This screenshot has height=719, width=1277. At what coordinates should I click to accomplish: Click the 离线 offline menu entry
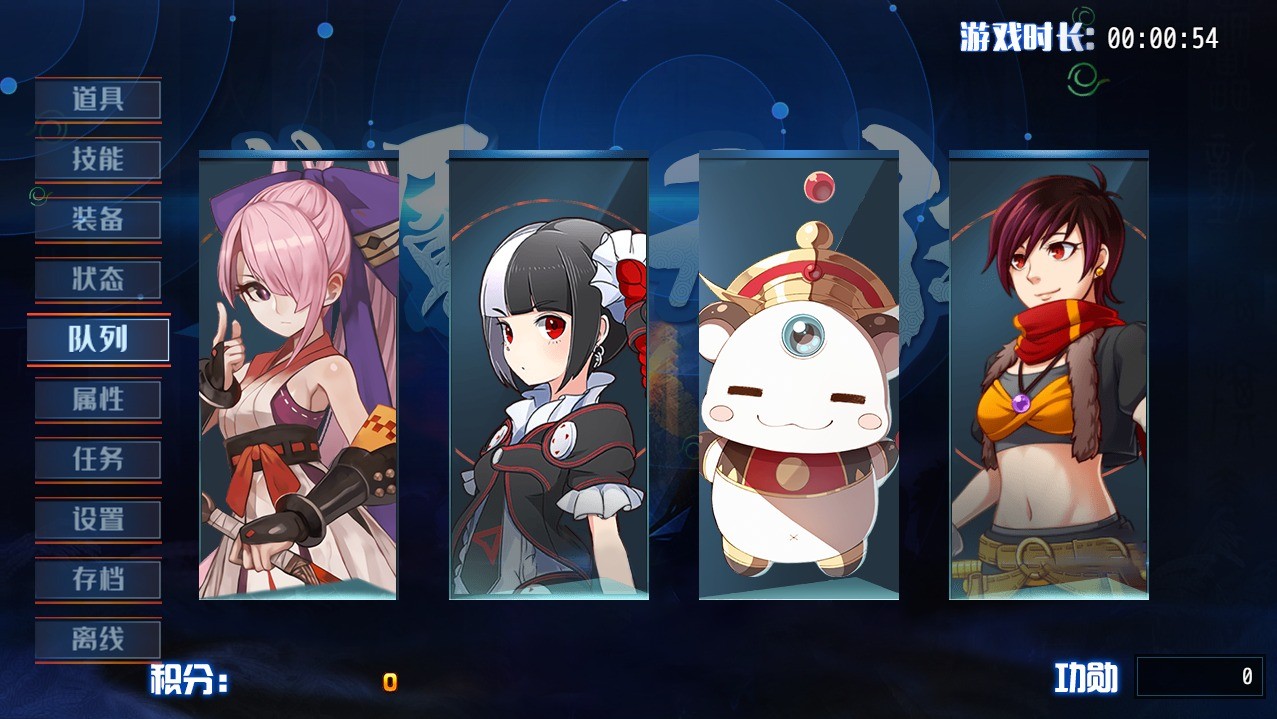(x=98, y=640)
